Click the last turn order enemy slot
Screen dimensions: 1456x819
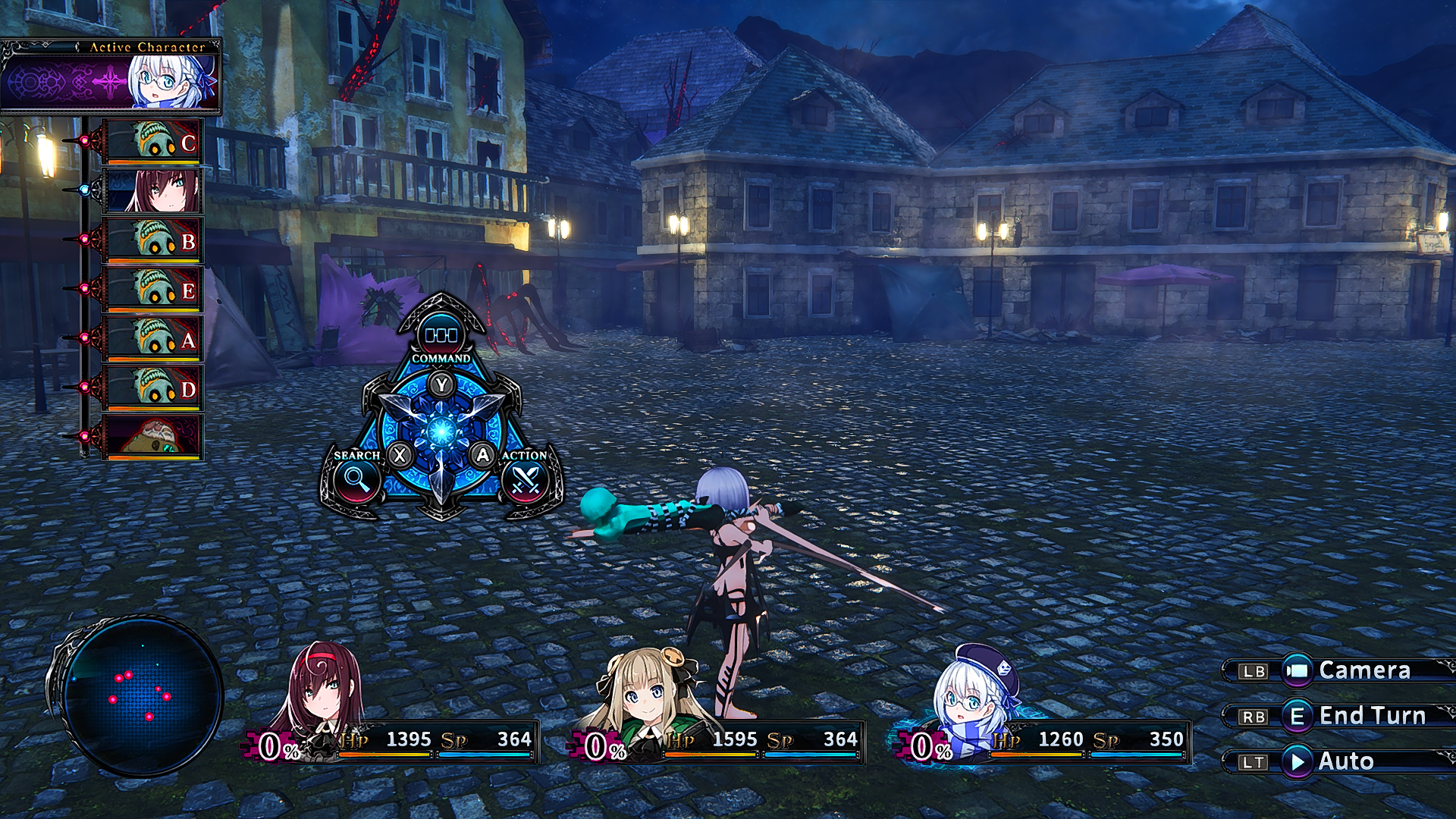tap(154, 437)
